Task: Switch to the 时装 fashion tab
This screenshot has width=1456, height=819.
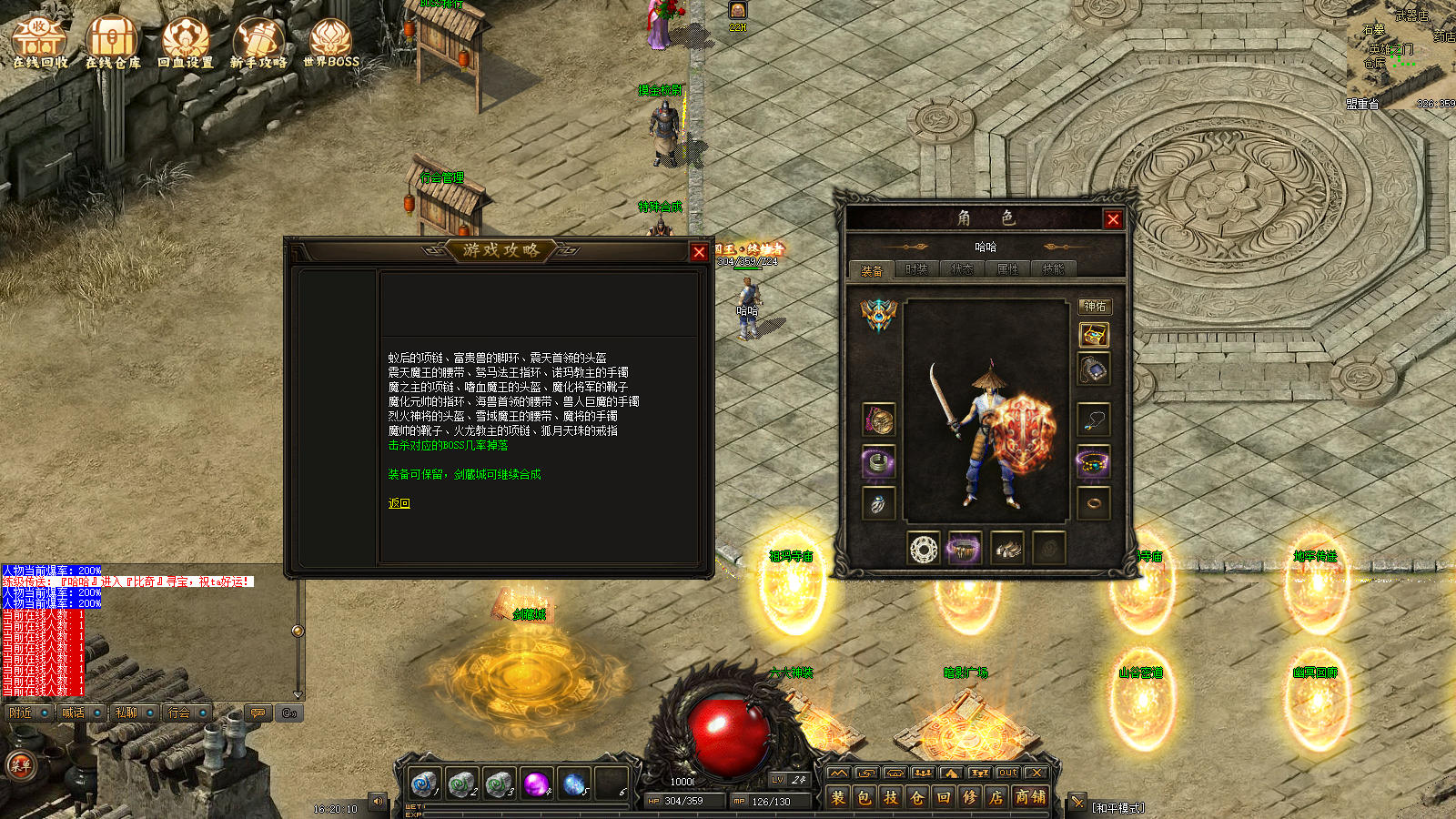Action: point(916,269)
